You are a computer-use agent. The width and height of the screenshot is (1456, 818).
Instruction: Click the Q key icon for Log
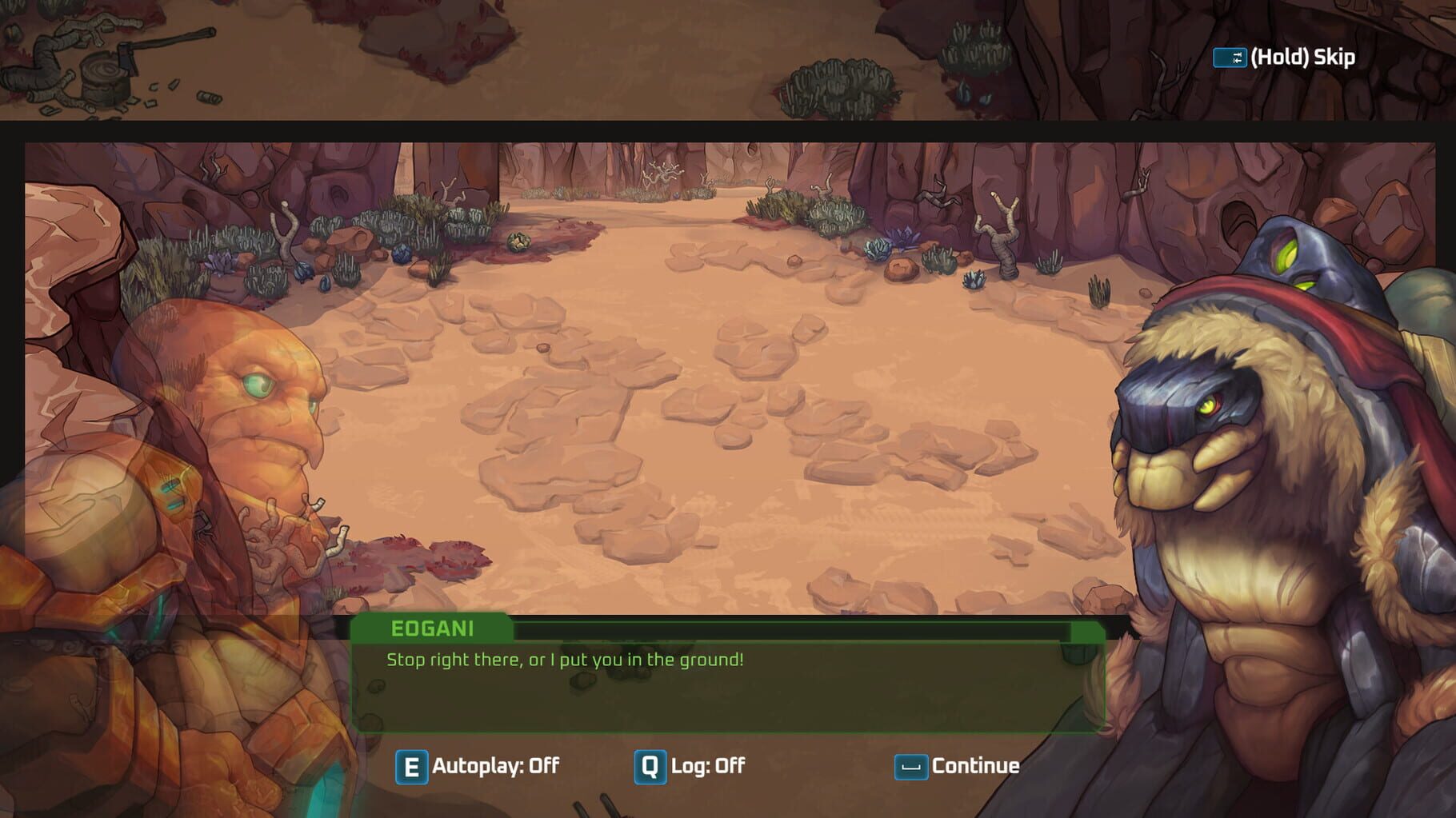pyautogui.click(x=650, y=766)
